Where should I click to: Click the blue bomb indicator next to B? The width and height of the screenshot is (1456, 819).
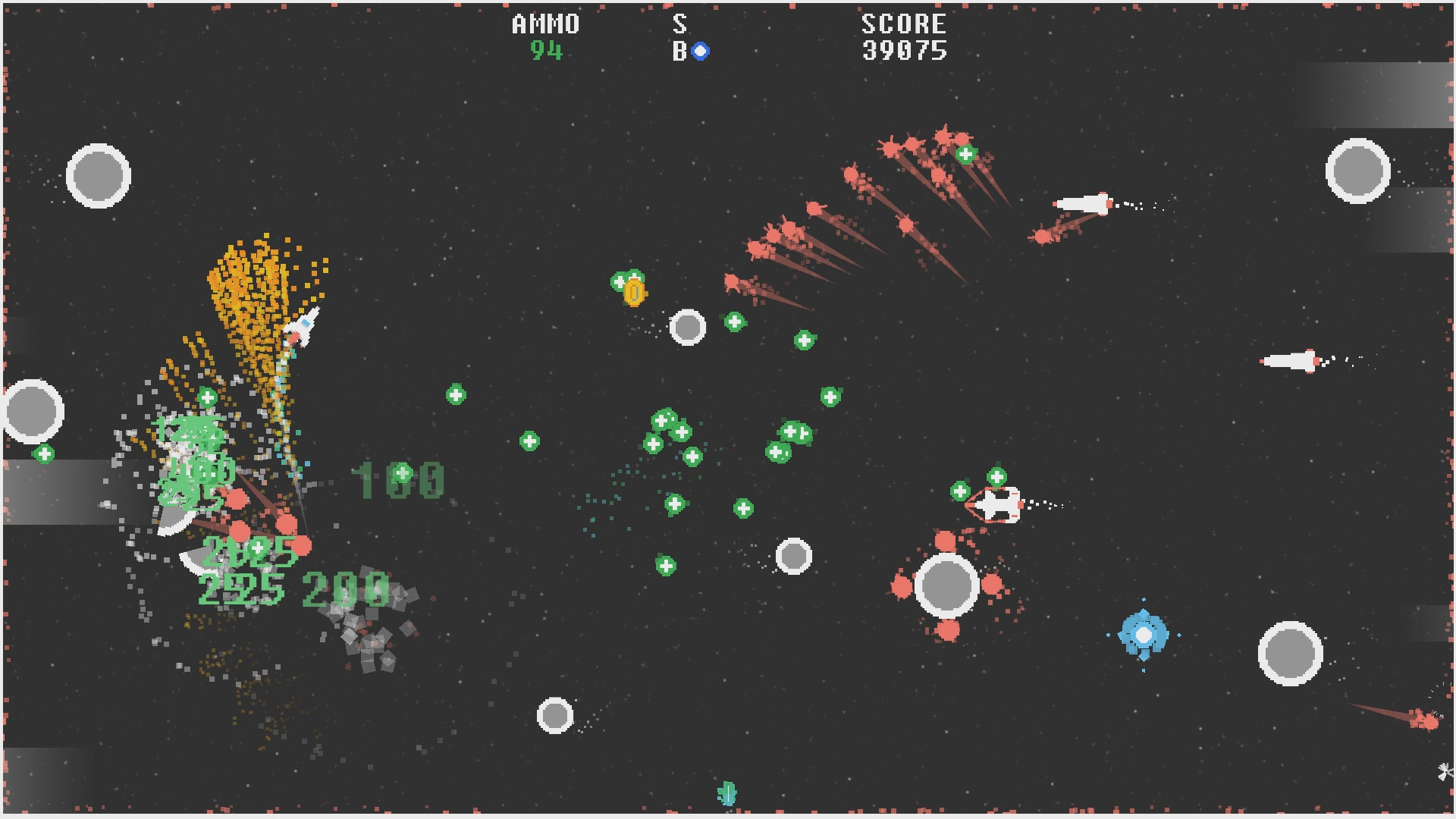pyautogui.click(x=701, y=52)
